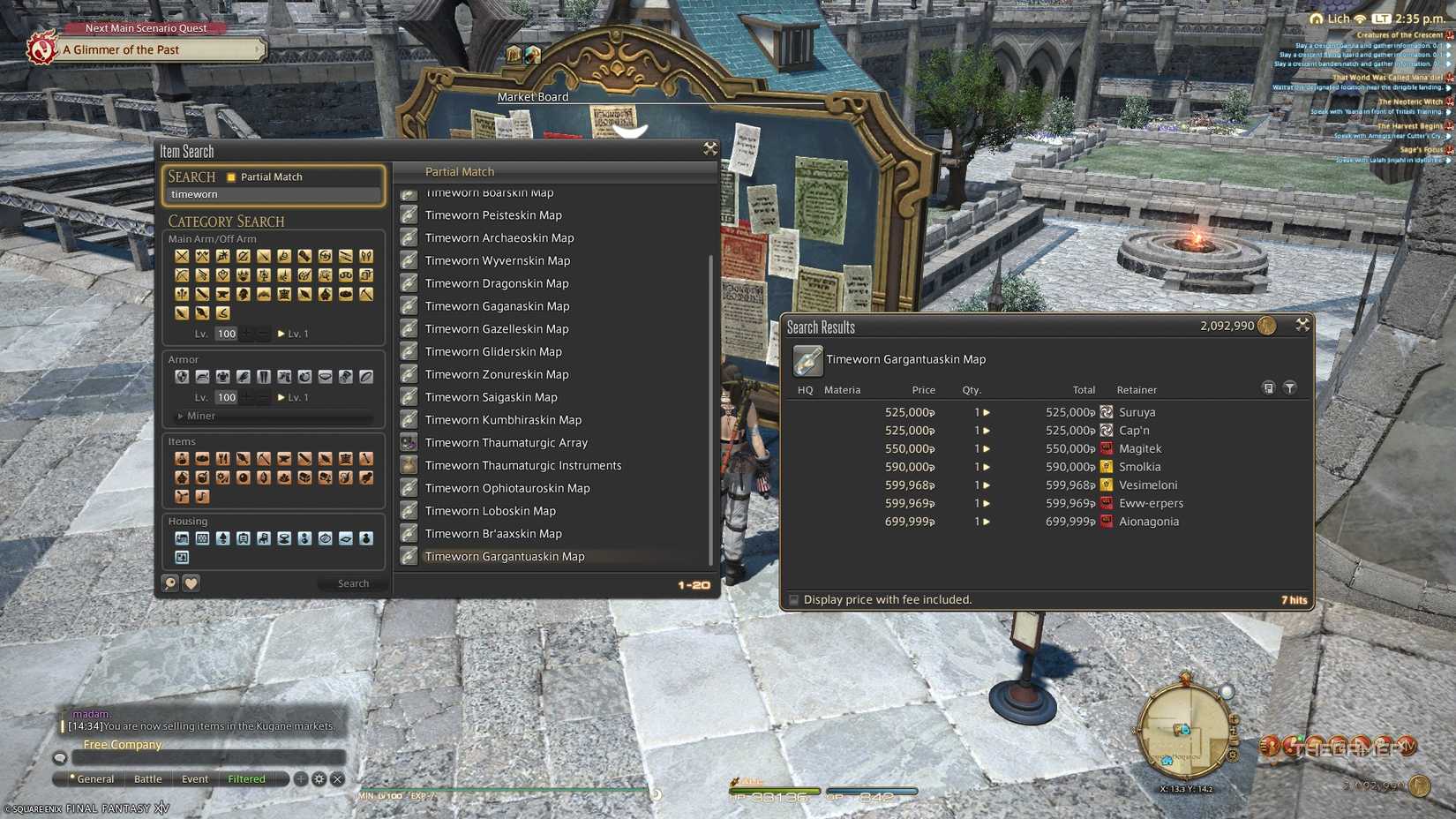1456x819 pixels.
Task: Select the ring icon in the Armor category
Action: pos(364,377)
